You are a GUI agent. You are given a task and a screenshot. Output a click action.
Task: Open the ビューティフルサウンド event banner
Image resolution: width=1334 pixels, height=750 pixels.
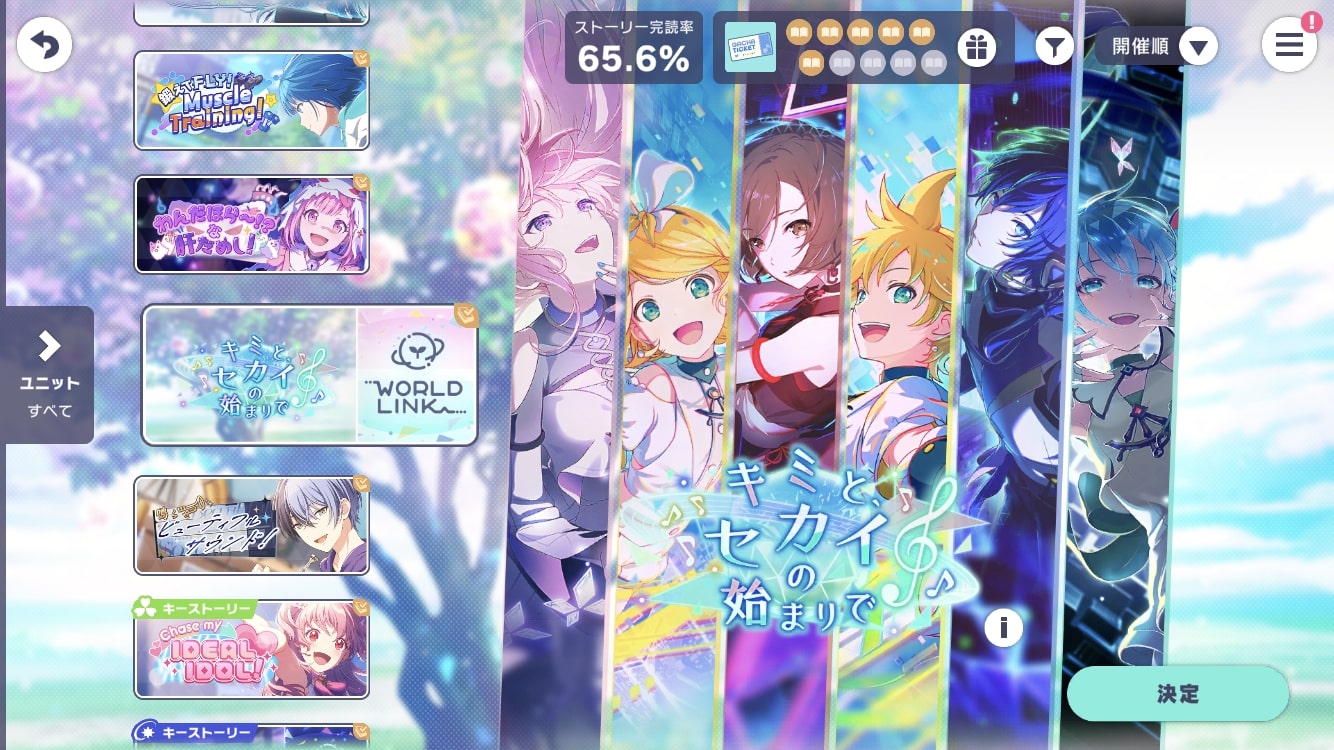click(251, 525)
